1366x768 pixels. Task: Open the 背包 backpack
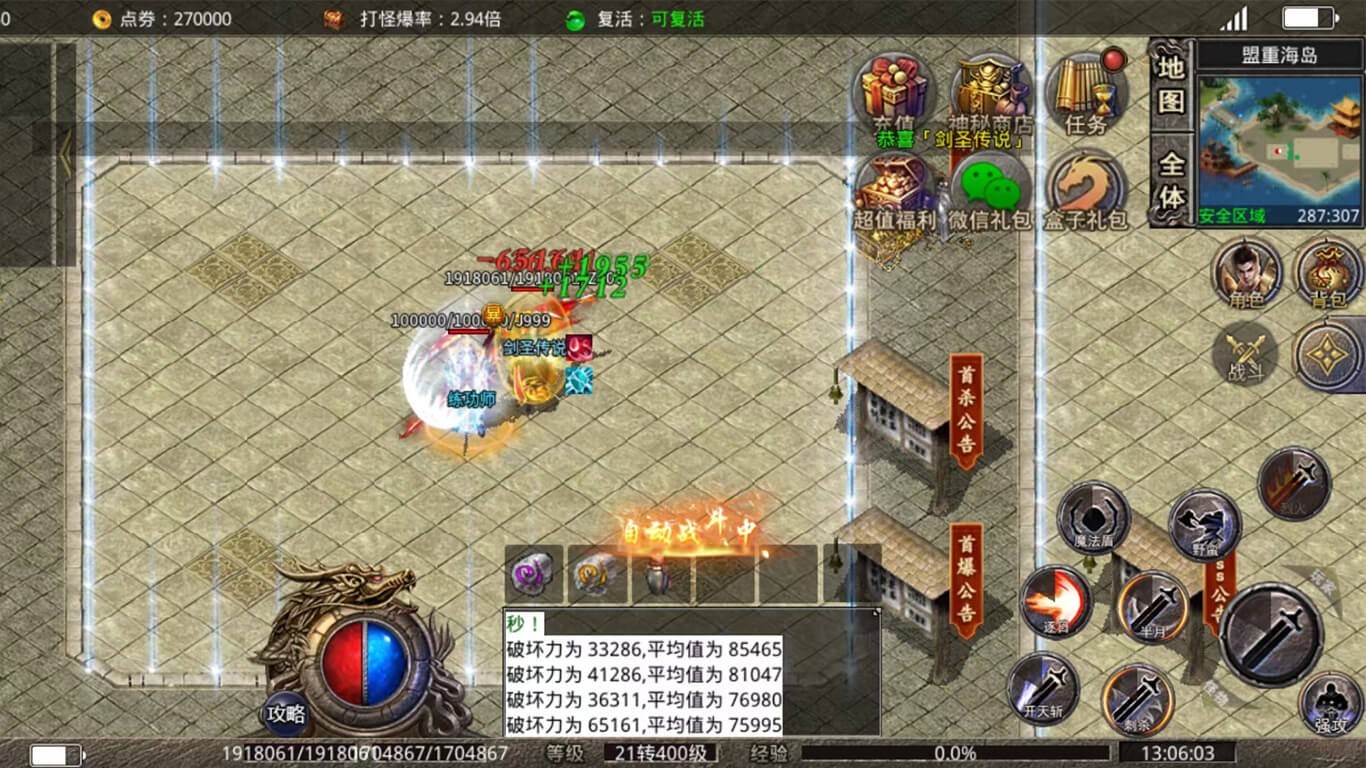[1328, 272]
